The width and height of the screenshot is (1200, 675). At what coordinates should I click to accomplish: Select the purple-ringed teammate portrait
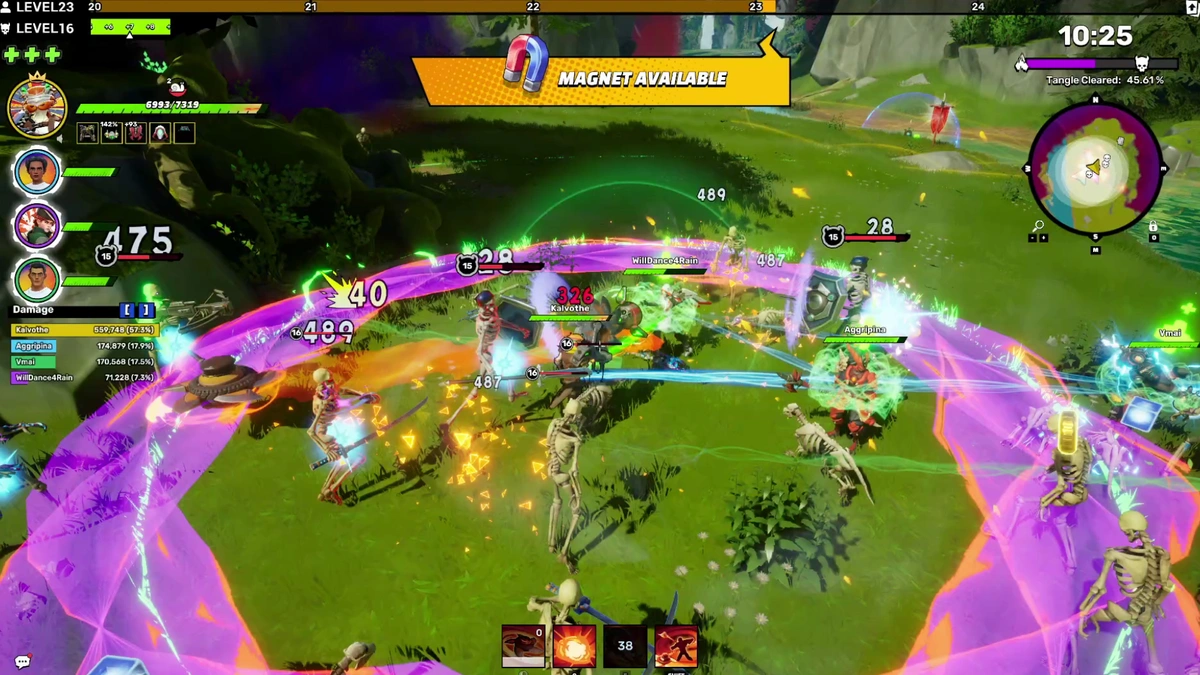37,227
